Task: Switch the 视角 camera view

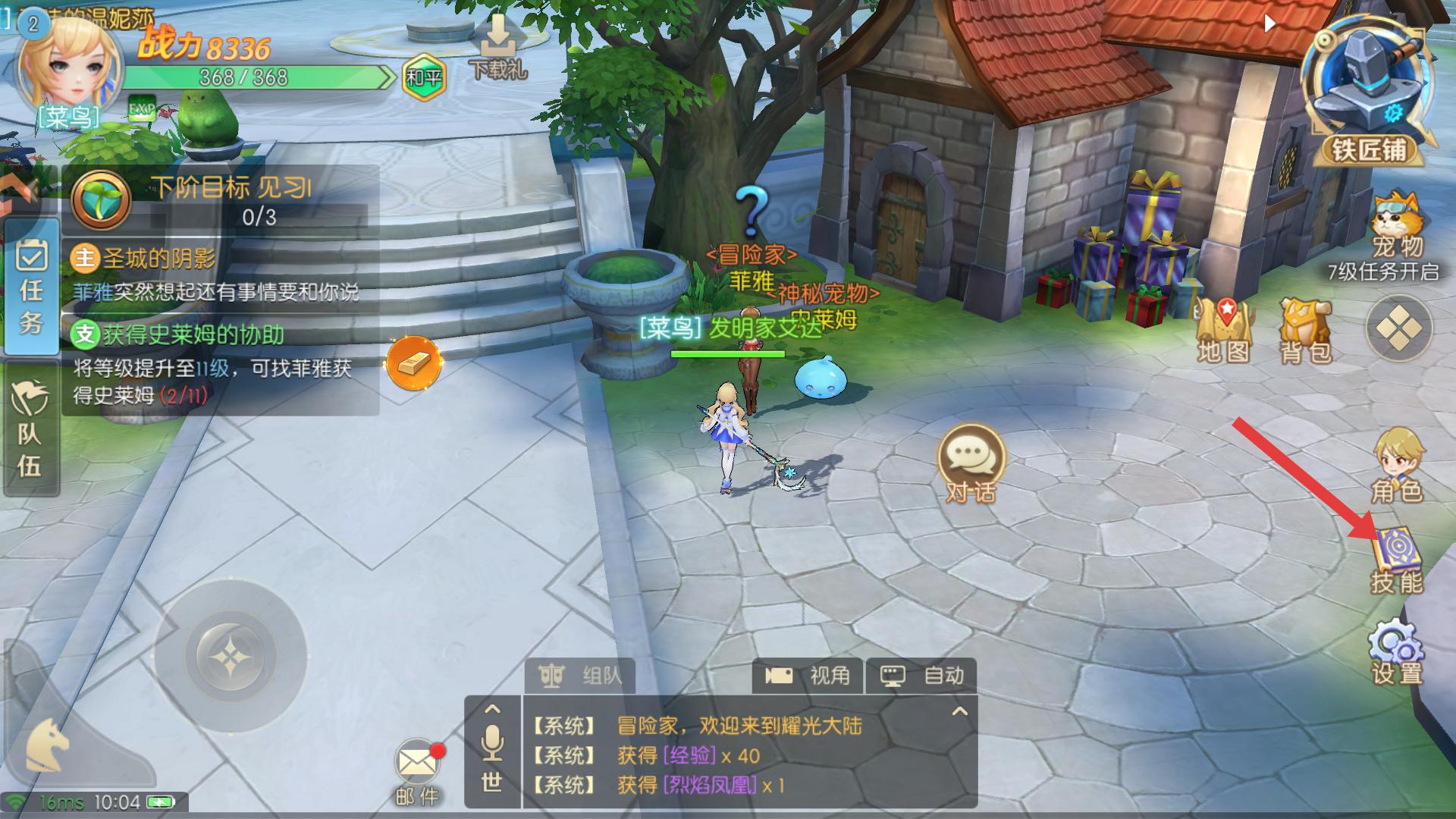Action: (808, 675)
